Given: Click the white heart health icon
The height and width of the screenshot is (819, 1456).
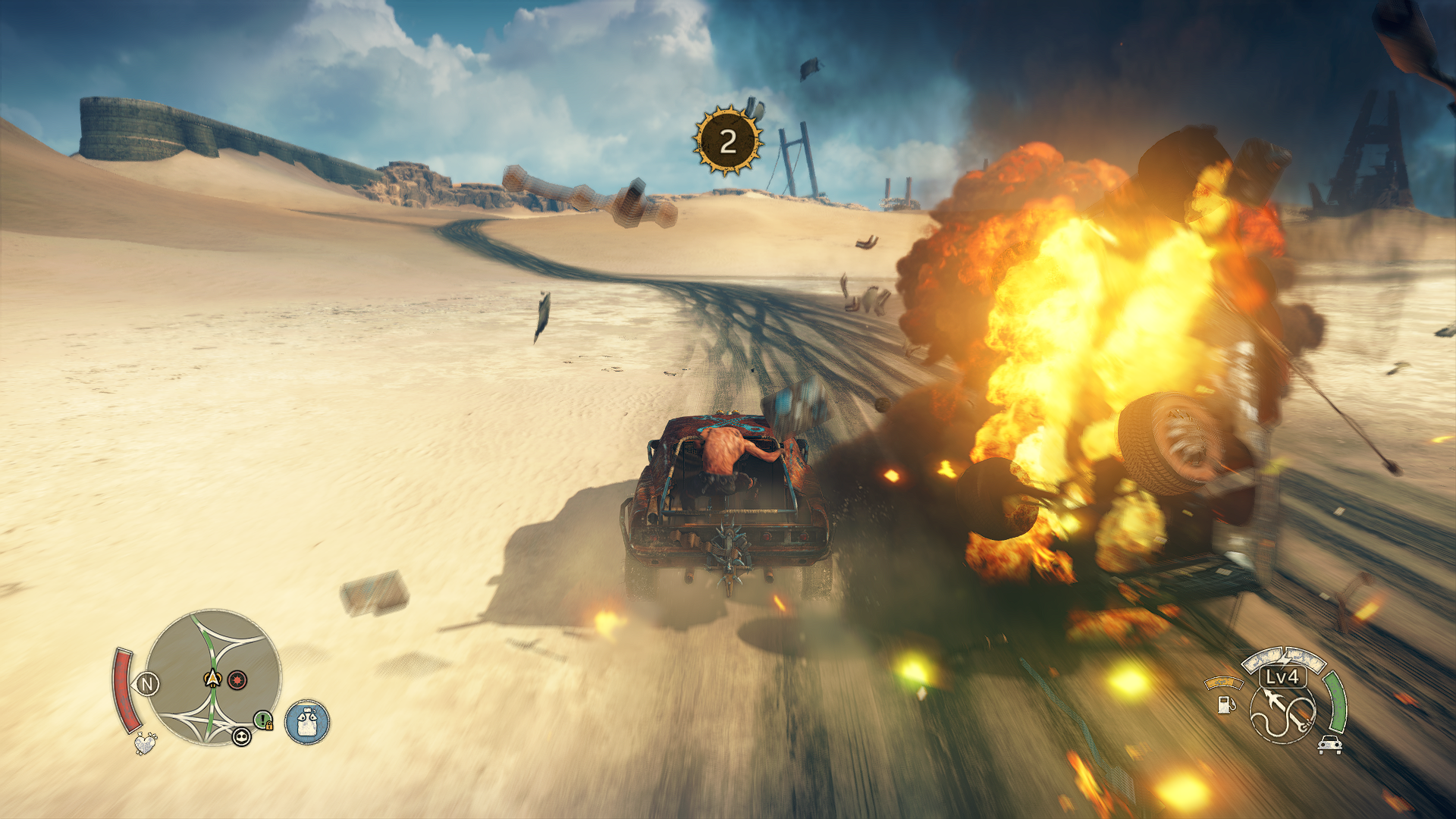Looking at the screenshot, I should [x=145, y=743].
